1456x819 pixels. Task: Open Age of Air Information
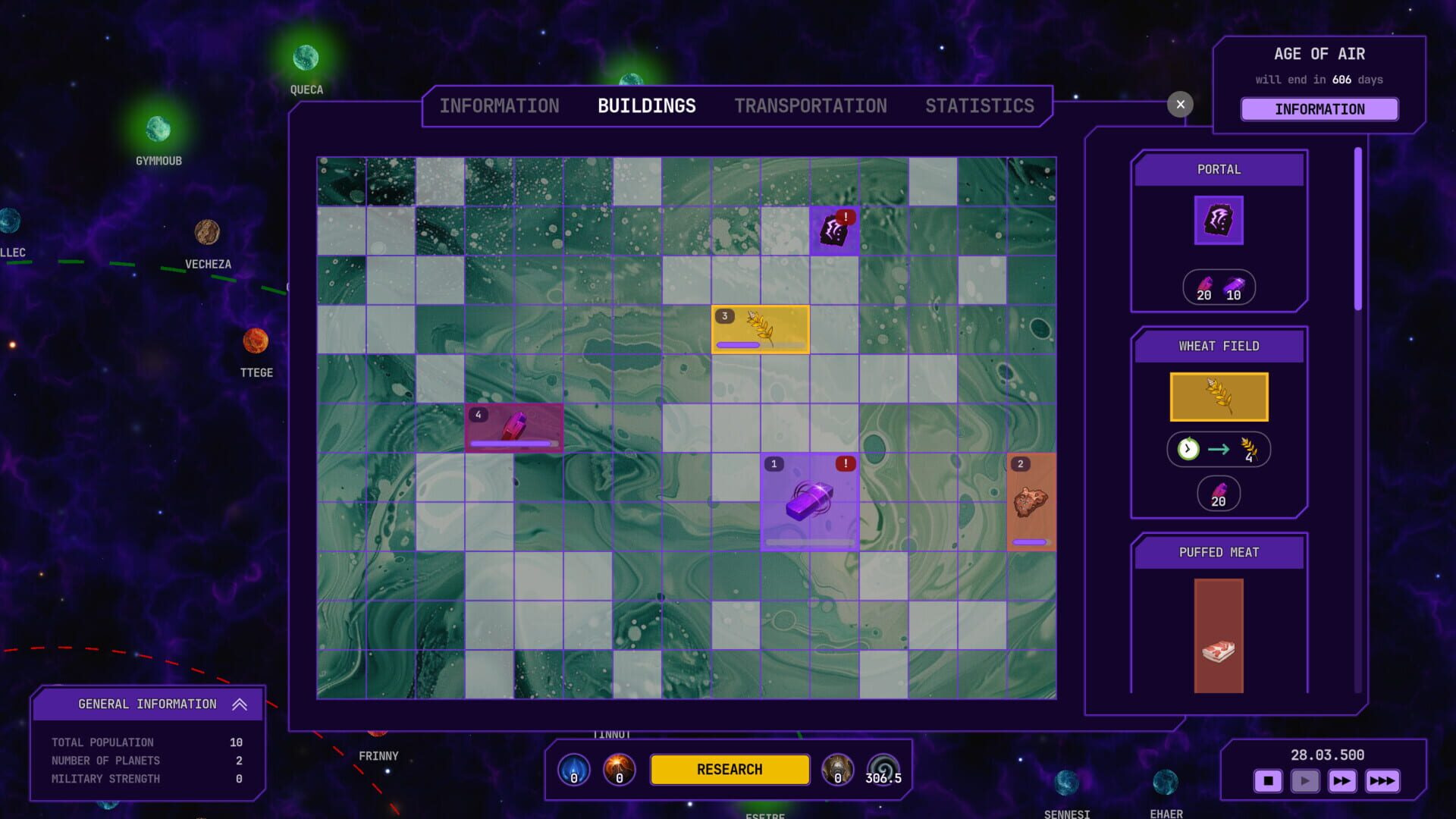coord(1319,109)
